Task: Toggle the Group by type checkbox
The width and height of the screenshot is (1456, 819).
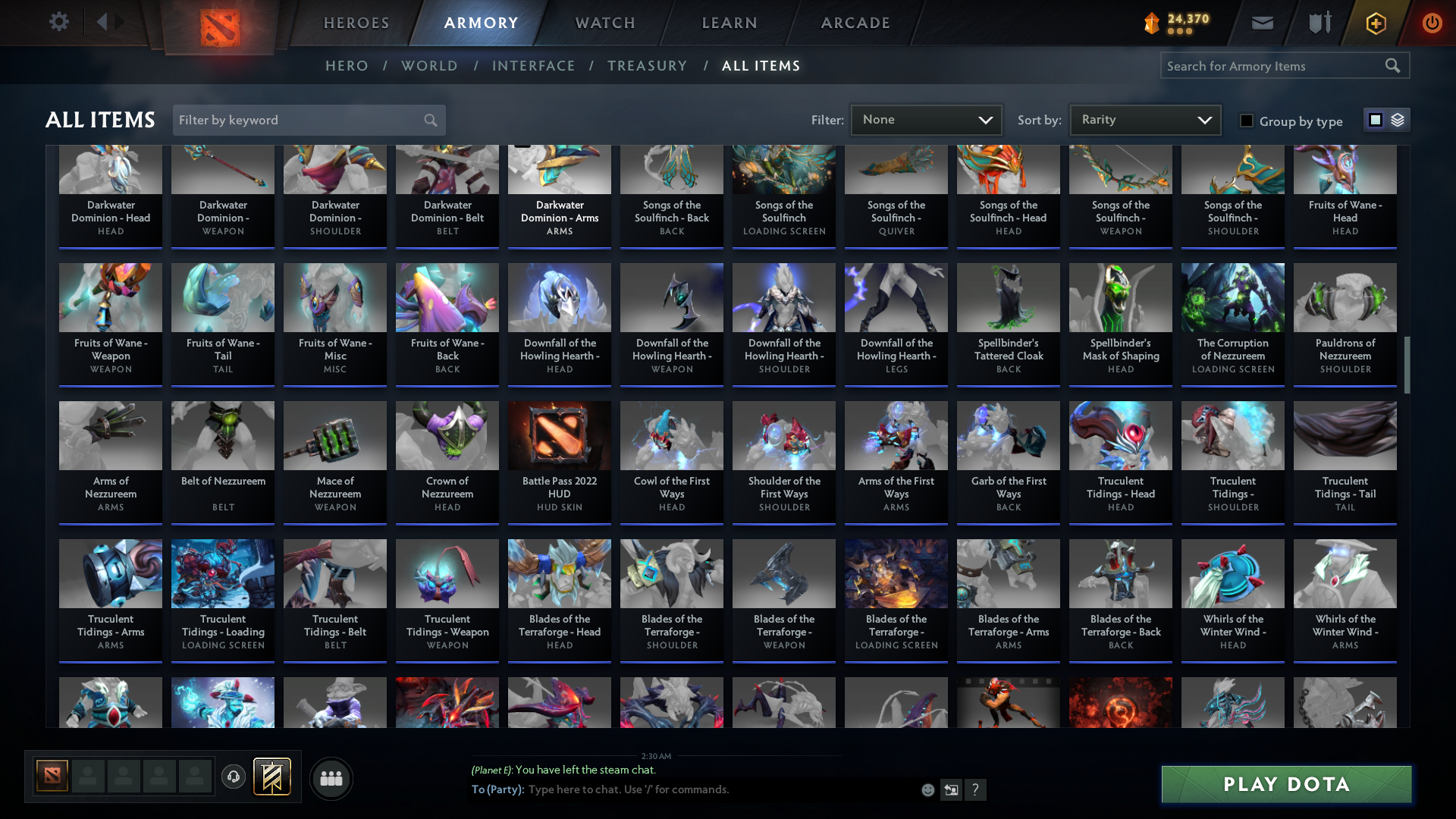Action: pos(1247,121)
